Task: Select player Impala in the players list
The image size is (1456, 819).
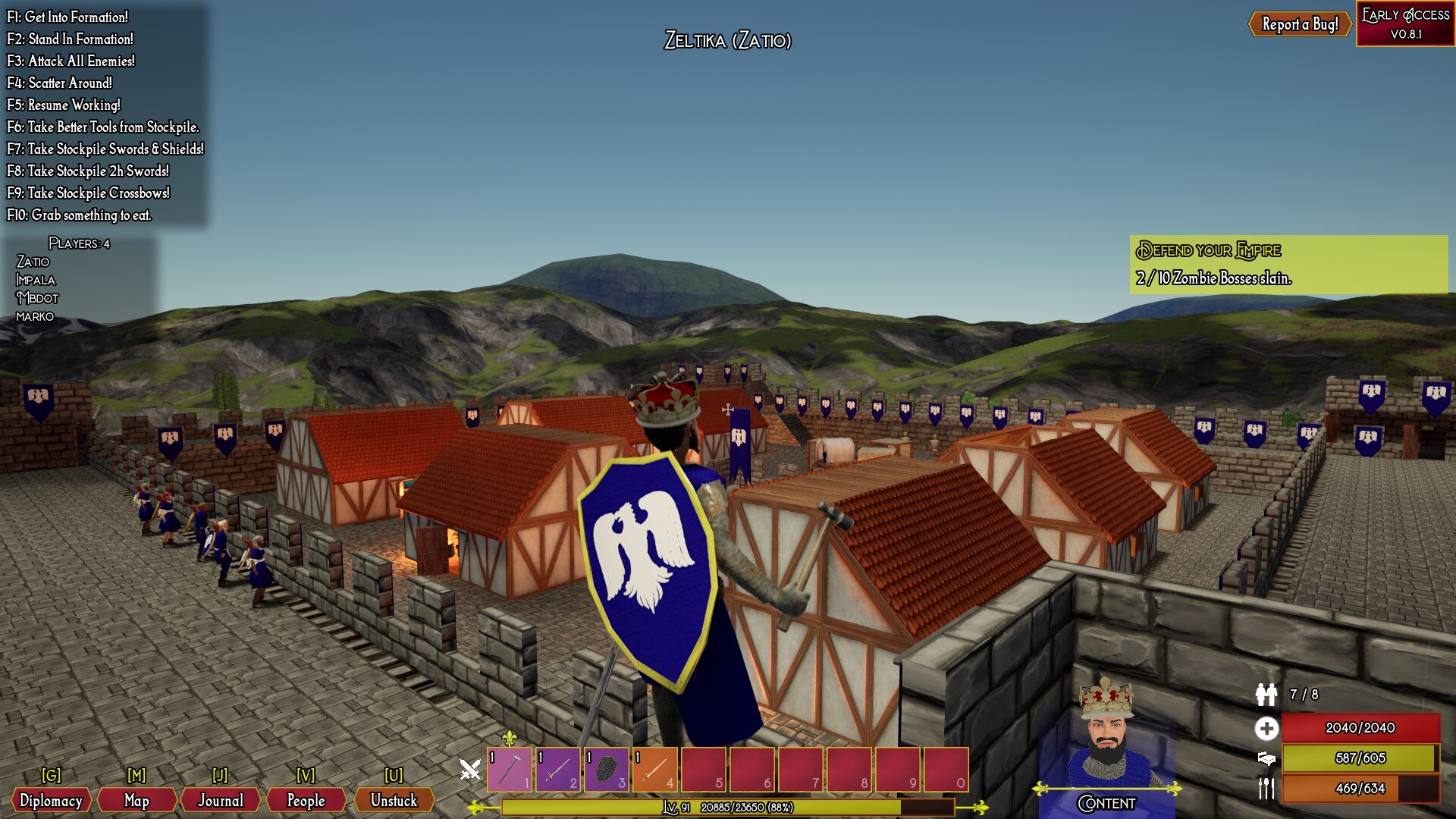Action: [36, 280]
